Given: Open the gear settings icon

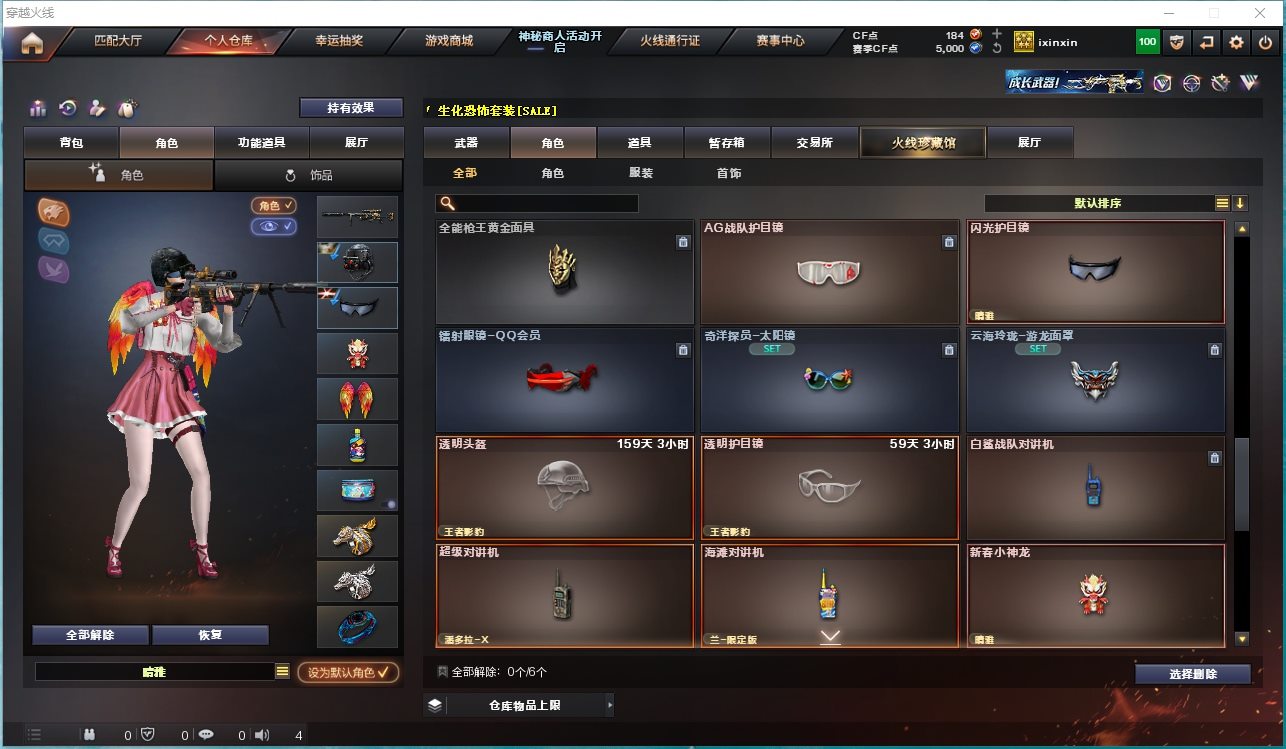Looking at the screenshot, I should click(x=1237, y=42).
